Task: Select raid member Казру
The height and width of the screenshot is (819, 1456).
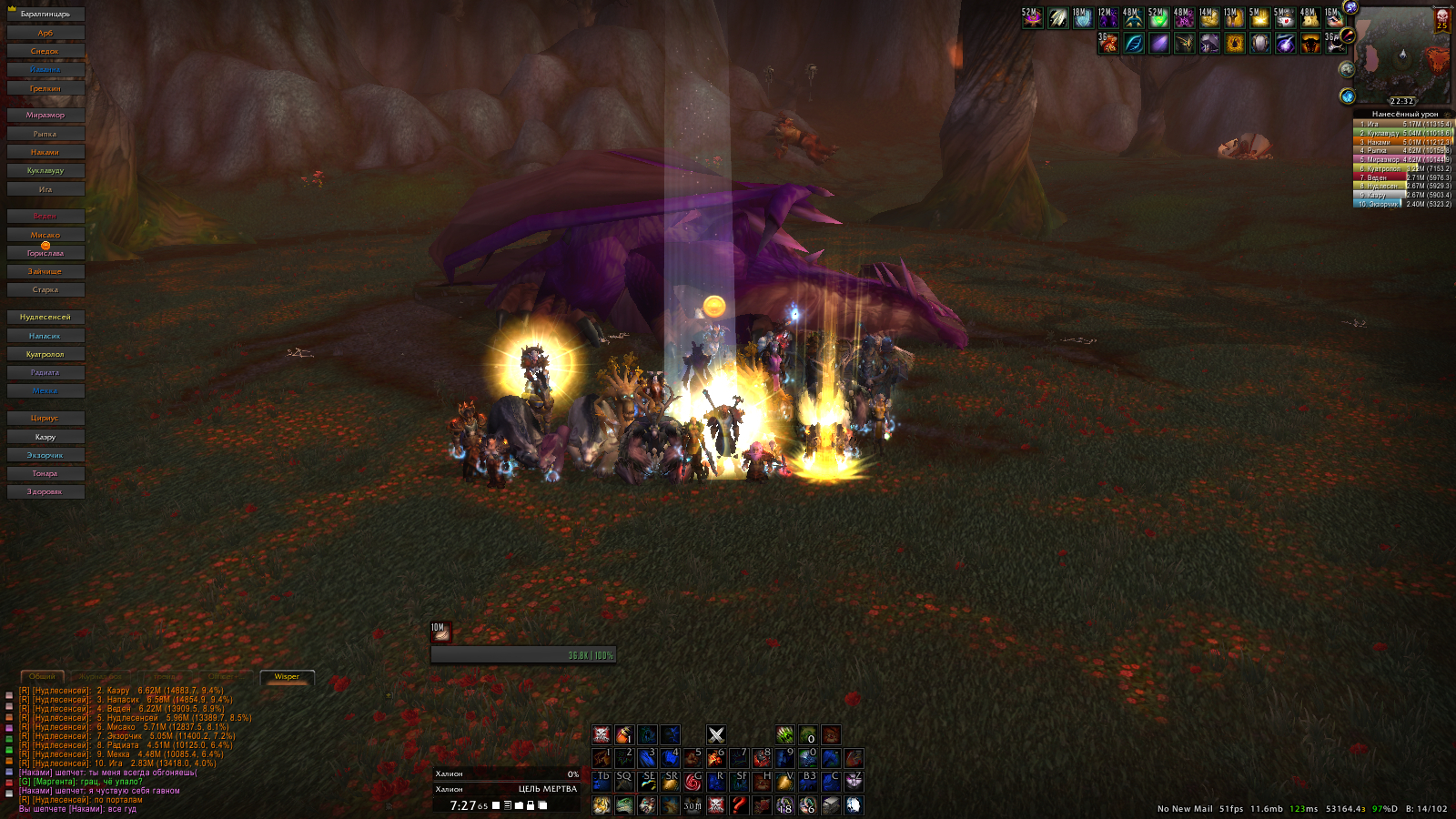Action: coord(45,437)
